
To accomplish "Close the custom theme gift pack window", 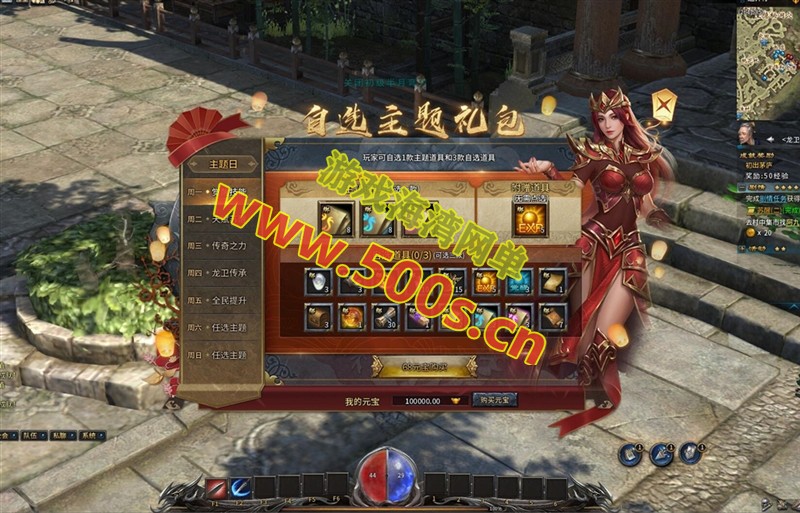I will point(663,104).
